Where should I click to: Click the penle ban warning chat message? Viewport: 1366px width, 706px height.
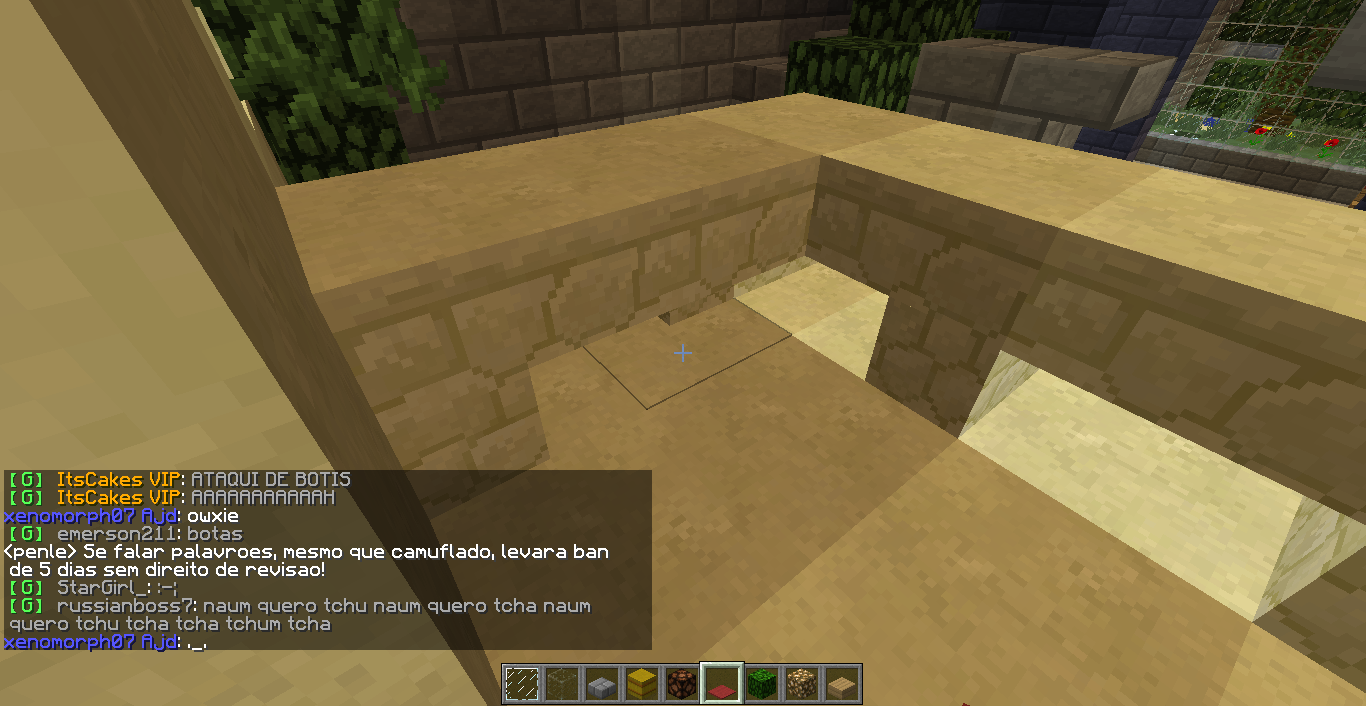tap(306, 560)
